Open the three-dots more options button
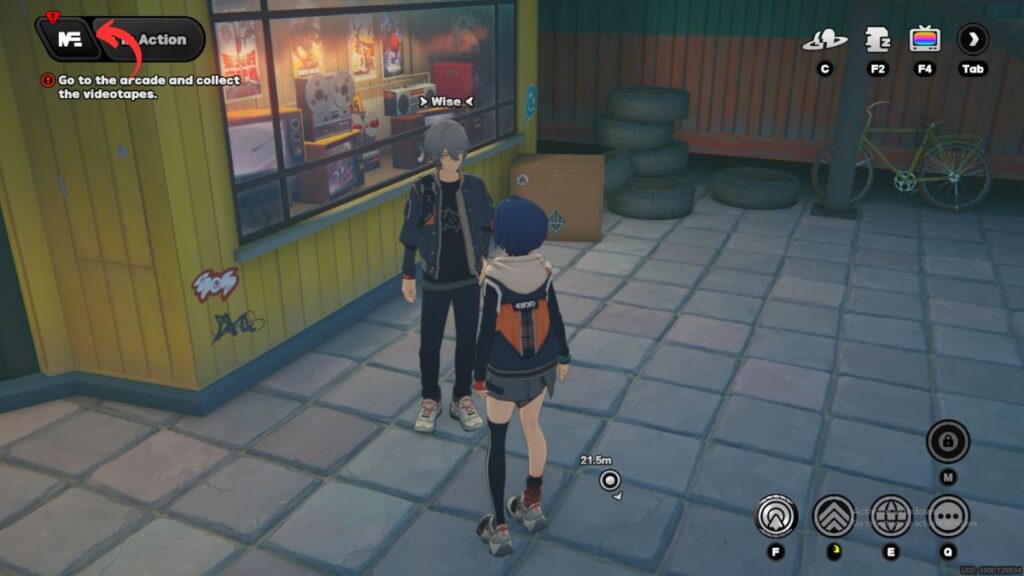This screenshot has height=576, width=1024. [x=947, y=516]
